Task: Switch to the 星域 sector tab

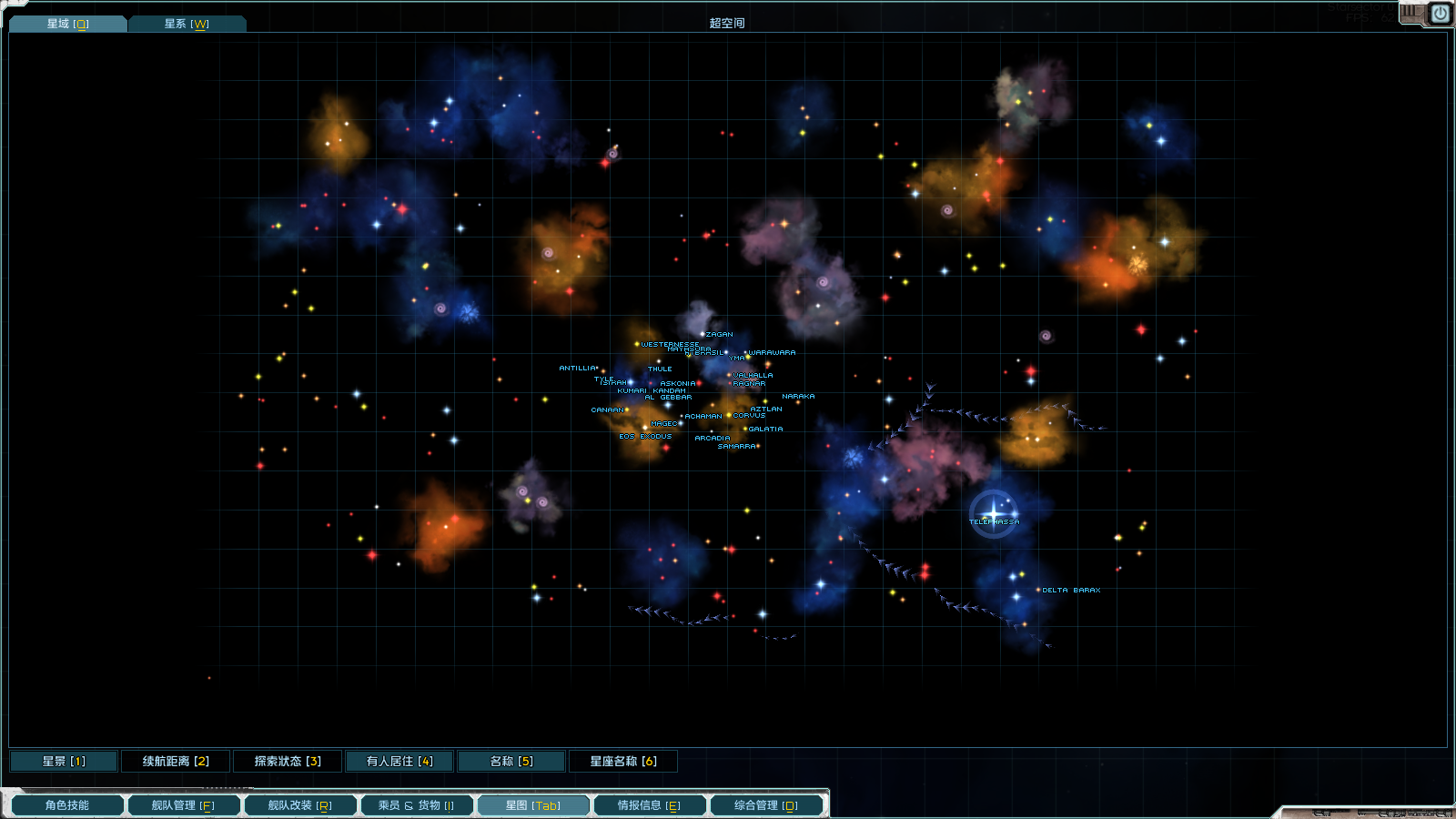Action: click(x=67, y=24)
